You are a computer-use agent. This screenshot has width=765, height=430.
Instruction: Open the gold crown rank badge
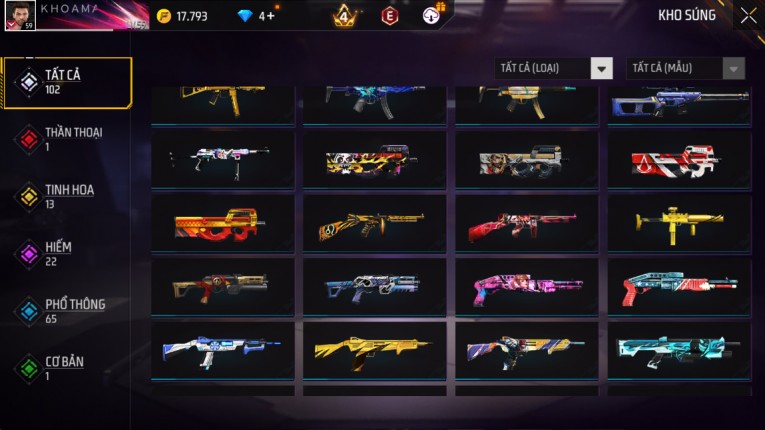click(x=344, y=16)
